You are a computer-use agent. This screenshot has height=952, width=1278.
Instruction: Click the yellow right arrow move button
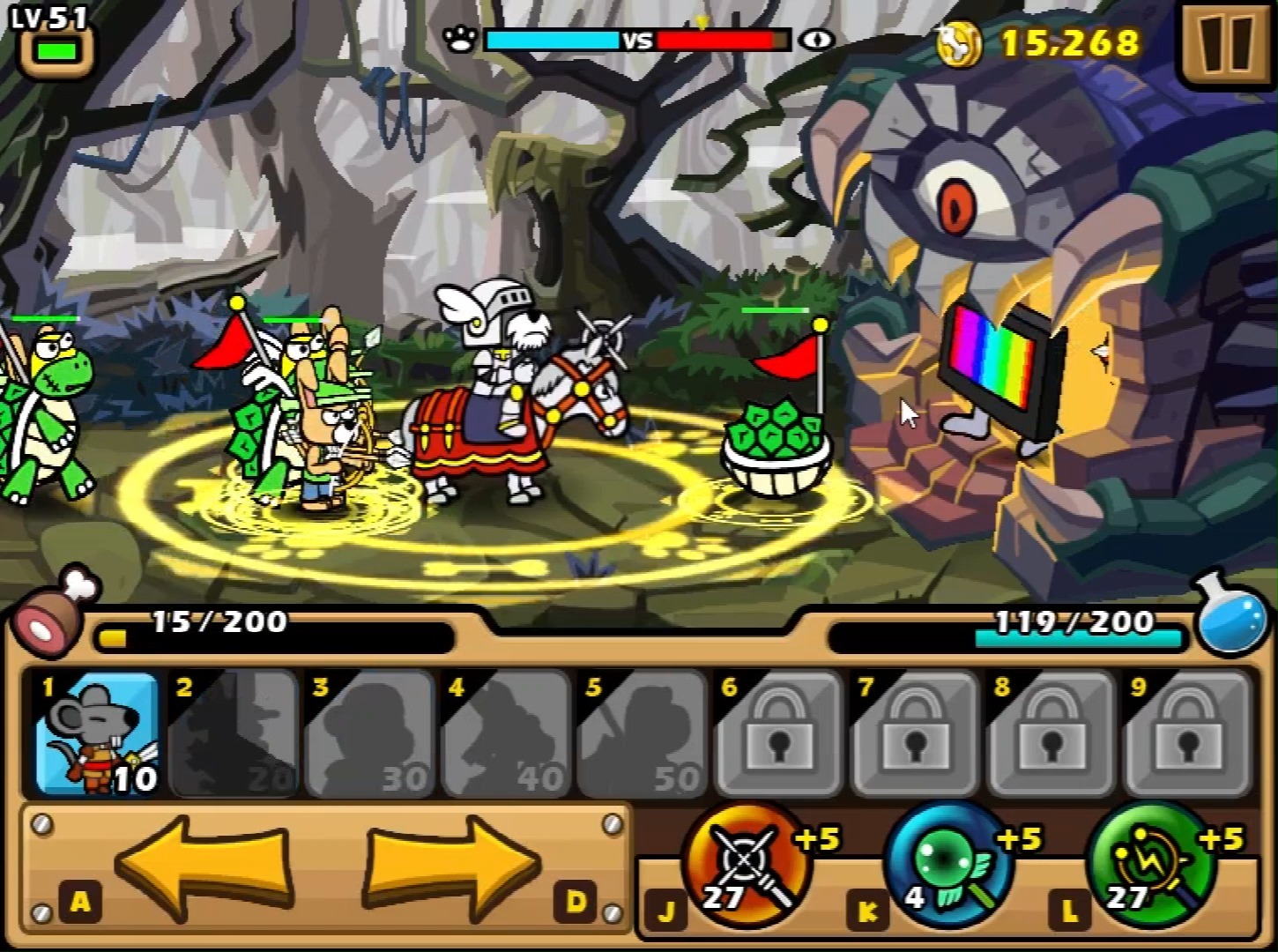tap(452, 865)
